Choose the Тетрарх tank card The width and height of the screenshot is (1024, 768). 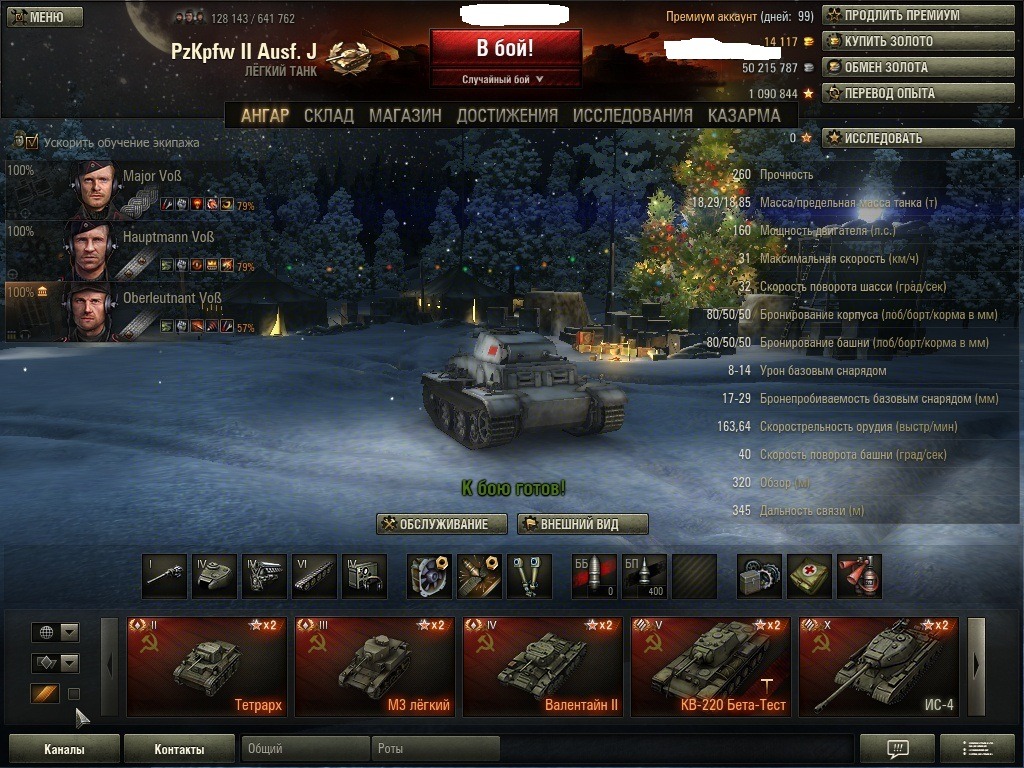pyautogui.click(x=207, y=667)
